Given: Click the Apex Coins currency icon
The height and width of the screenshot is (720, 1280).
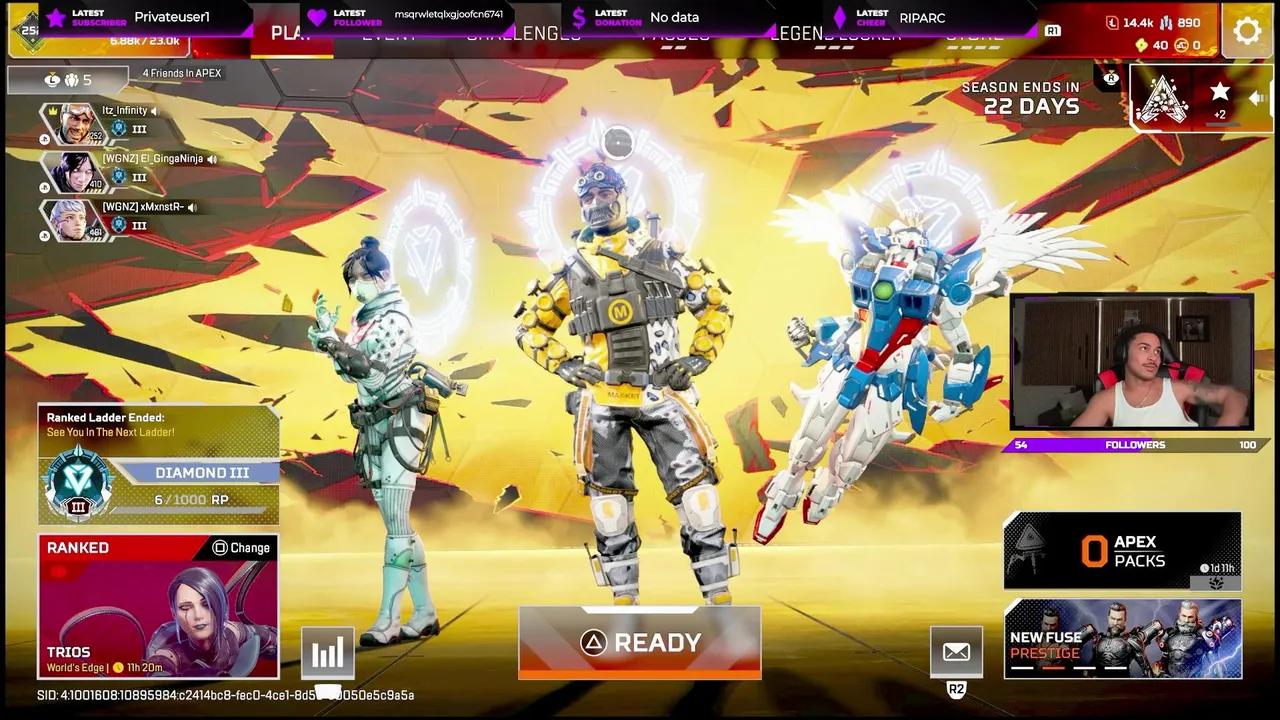Looking at the screenshot, I should tap(1141, 46).
